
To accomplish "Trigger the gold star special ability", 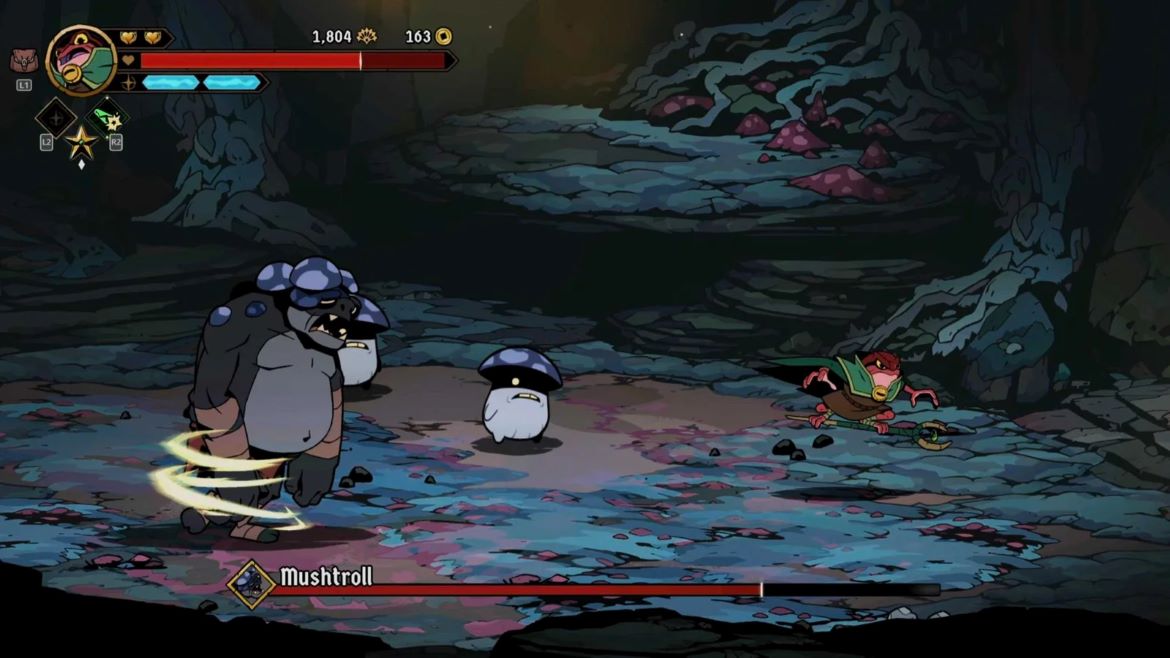I will point(81,143).
